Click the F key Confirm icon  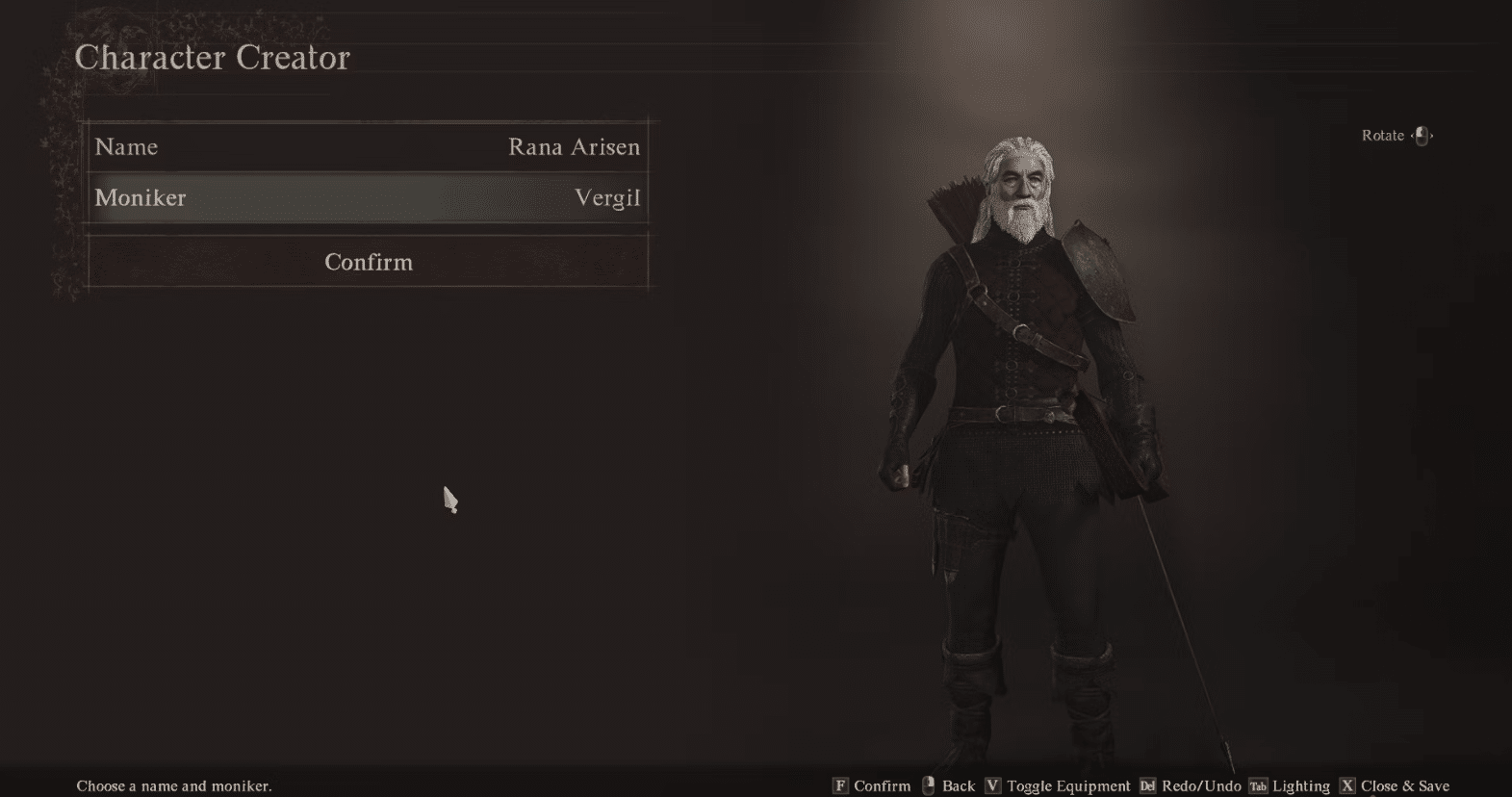841,785
